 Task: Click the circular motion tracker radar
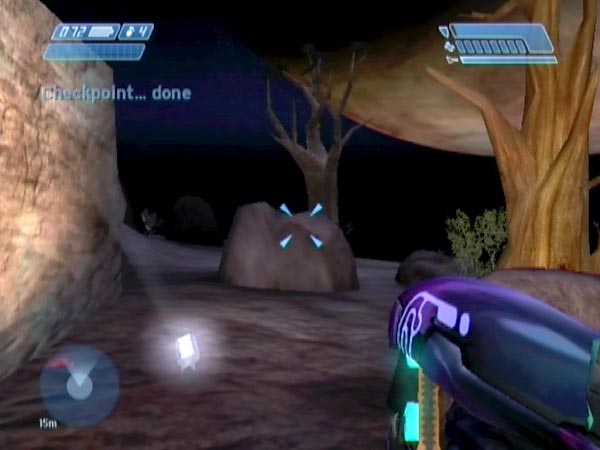(79, 385)
